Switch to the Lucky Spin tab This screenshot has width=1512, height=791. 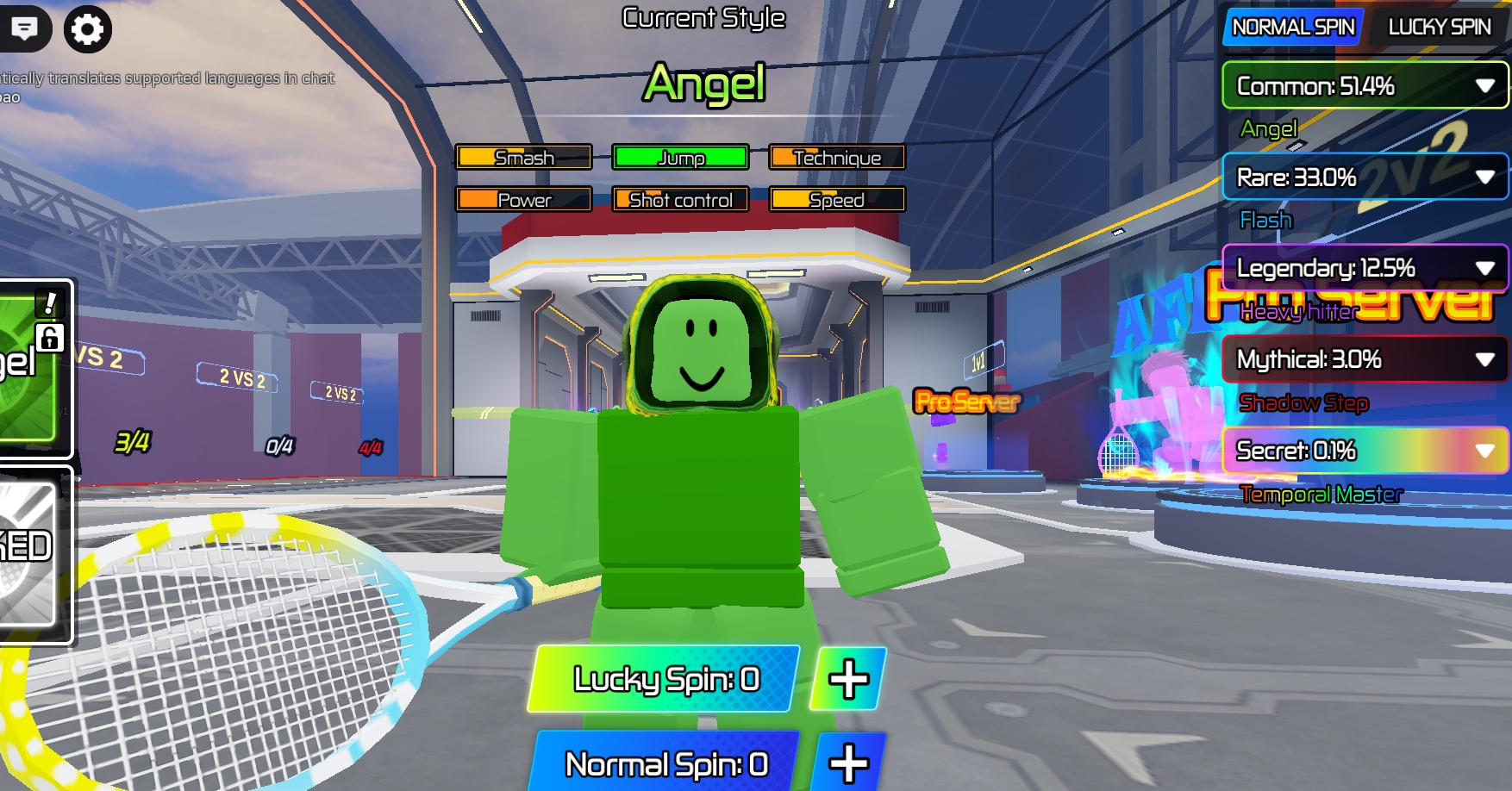pos(1439,28)
